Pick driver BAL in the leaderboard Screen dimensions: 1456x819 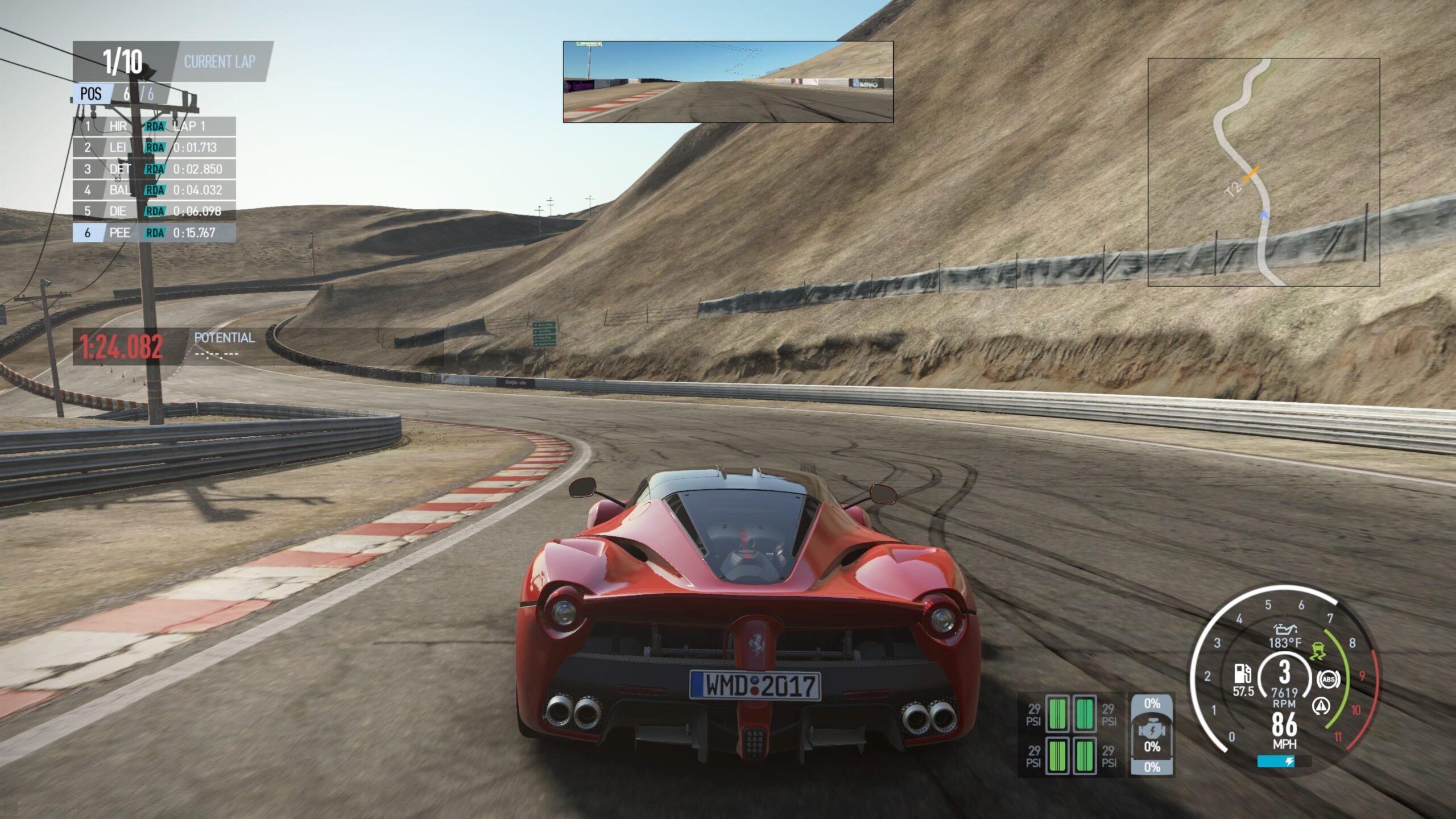154,190
